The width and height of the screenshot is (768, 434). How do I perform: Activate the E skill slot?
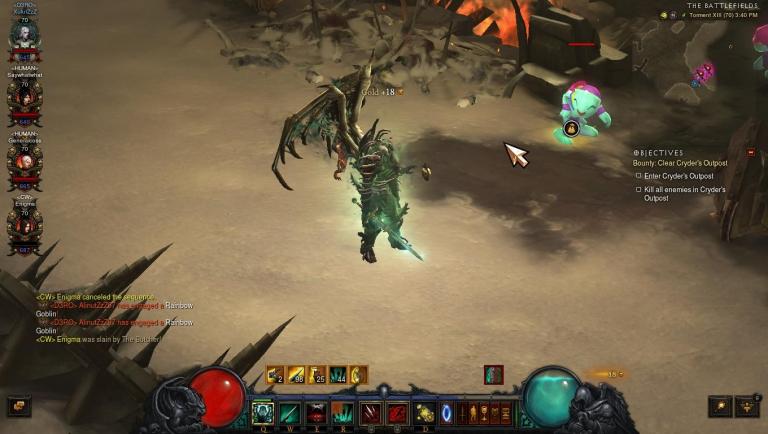(x=317, y=412)
